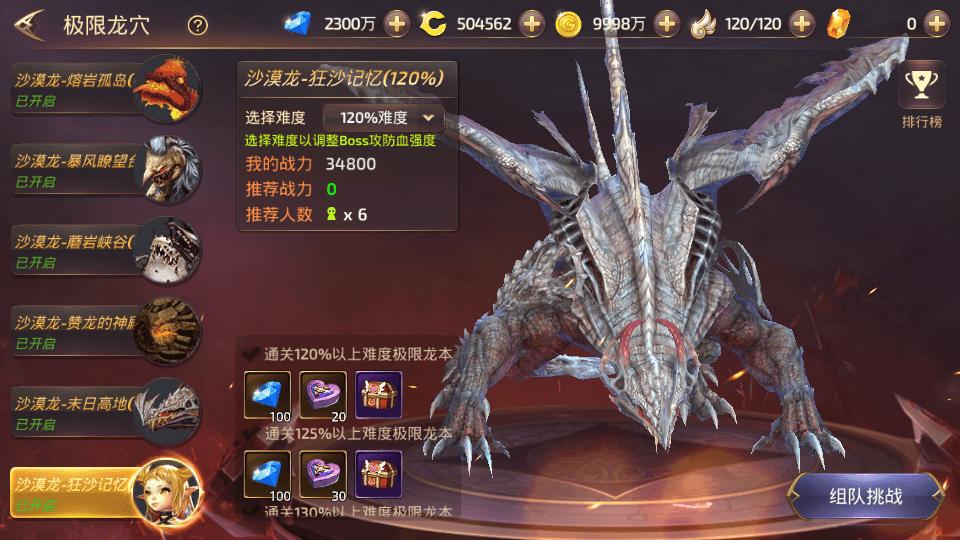This screenshot has width=960, height=540.
Task: Click the plus button beside 504562 currency
Action: point(531,24)
